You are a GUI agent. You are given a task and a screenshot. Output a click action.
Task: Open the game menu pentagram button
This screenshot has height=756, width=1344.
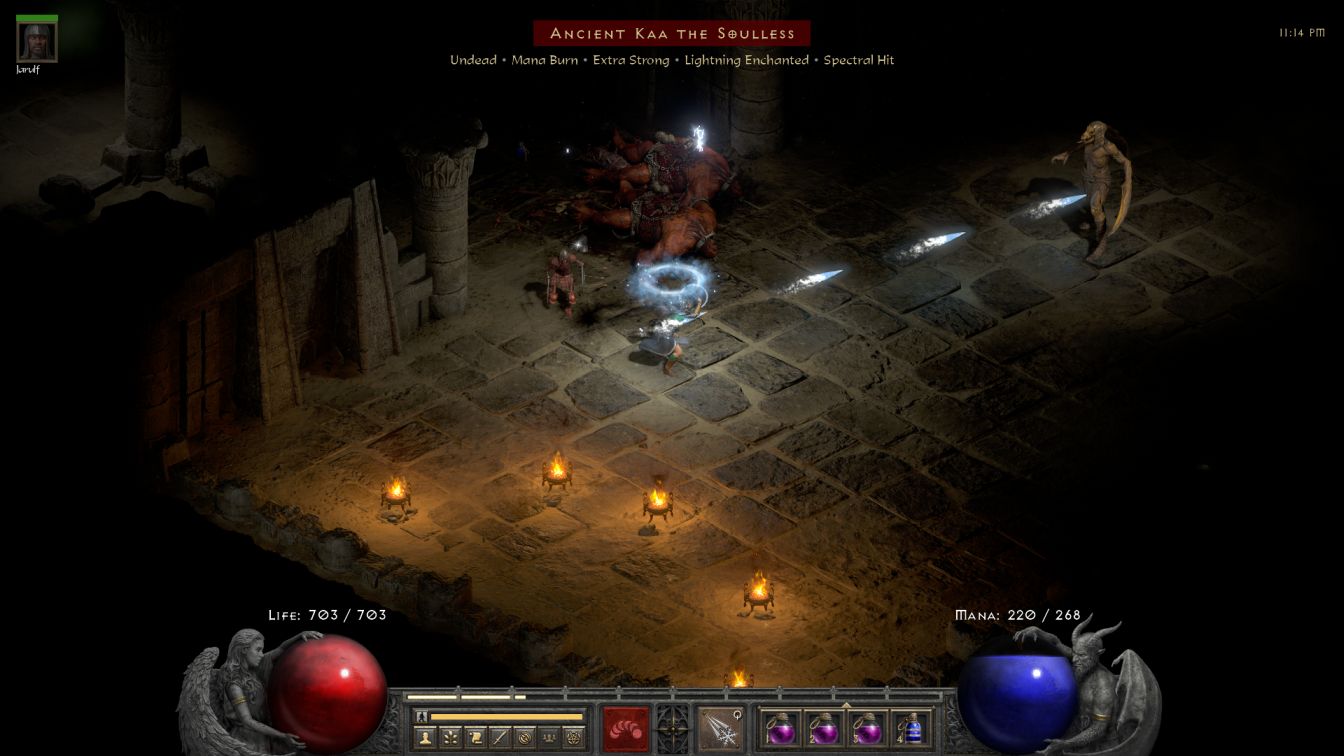click(574, 737)
